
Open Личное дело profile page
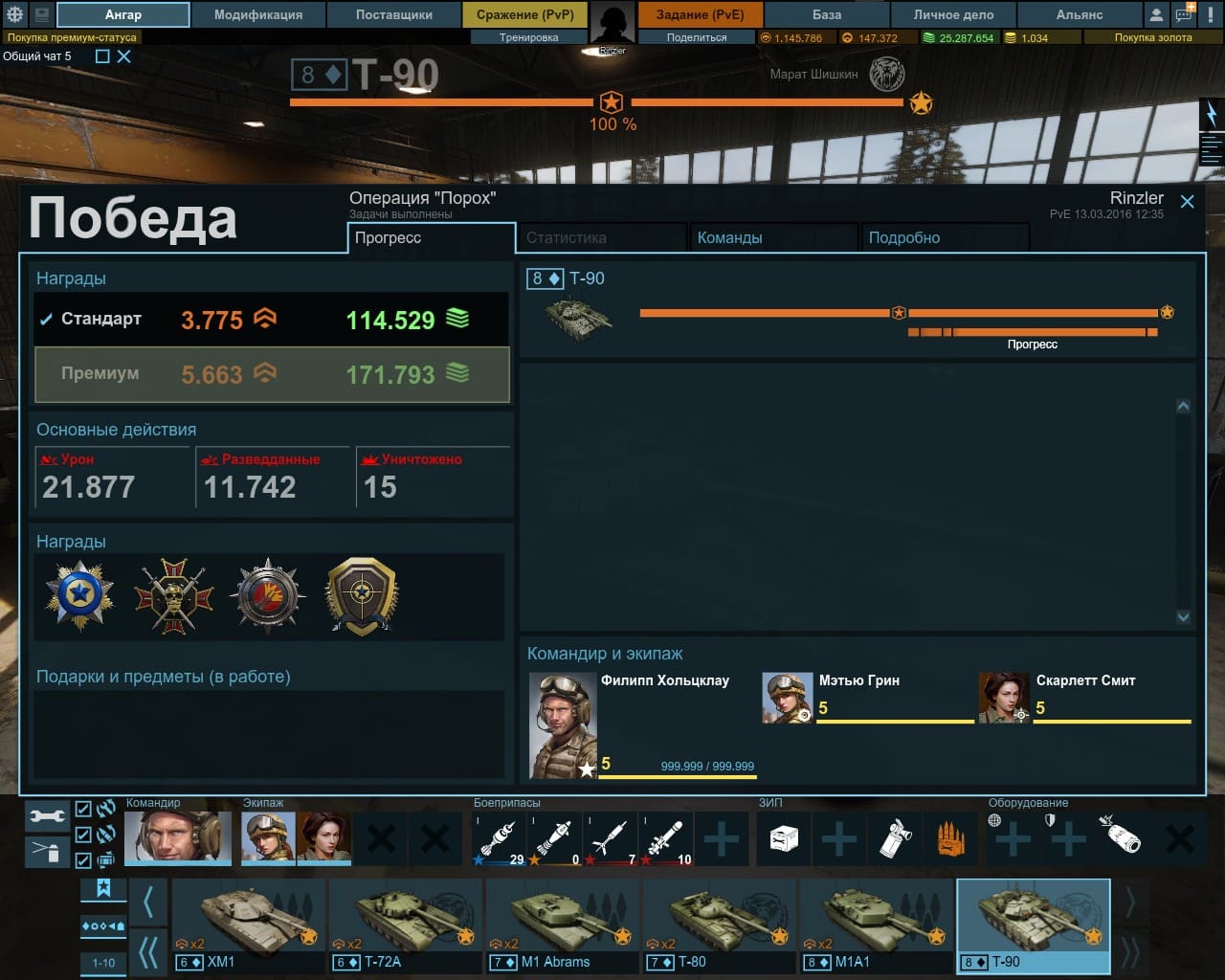pyautogui.click(x=953, y=14)
